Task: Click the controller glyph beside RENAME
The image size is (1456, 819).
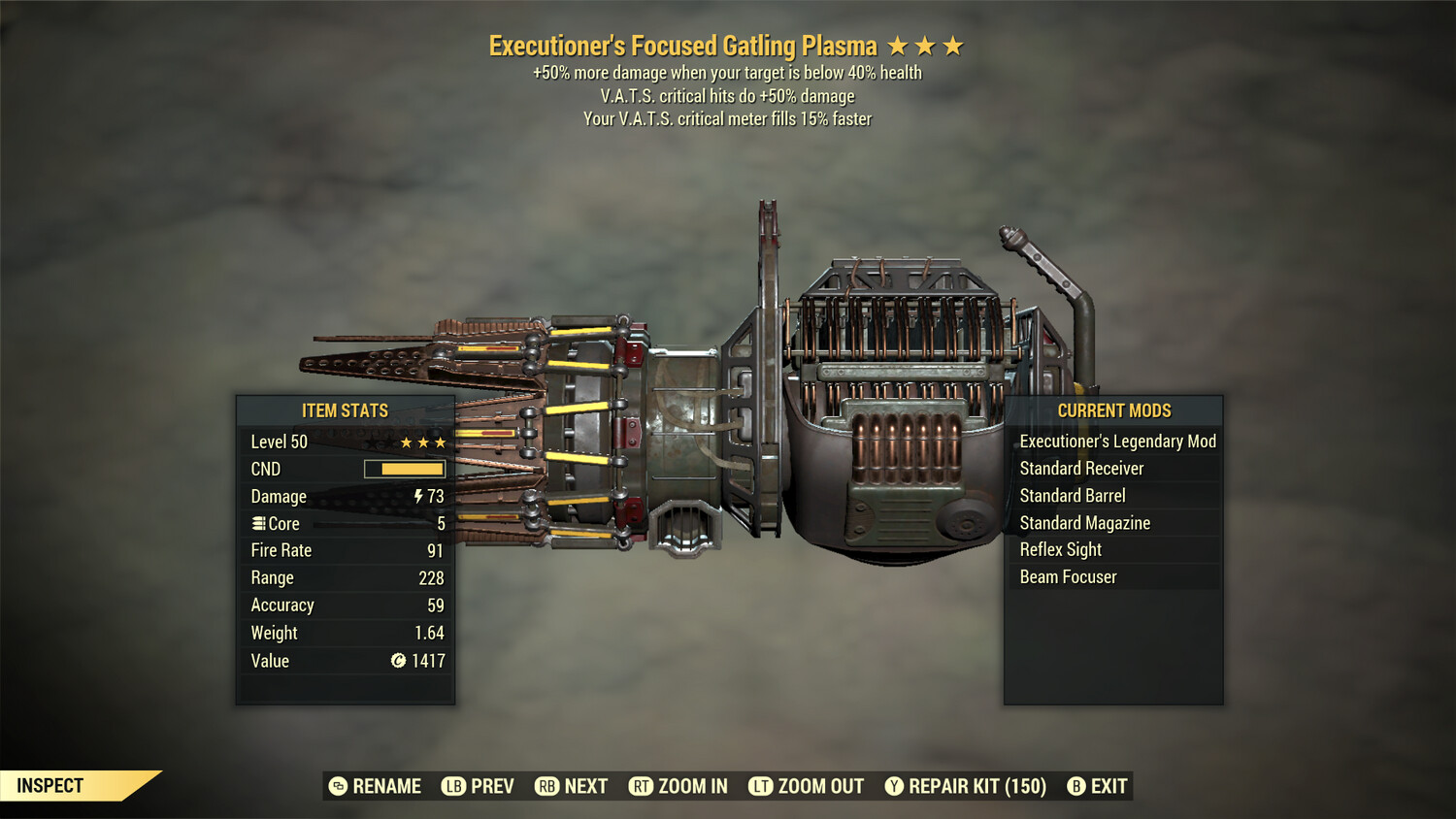Action: pos(339,786)
